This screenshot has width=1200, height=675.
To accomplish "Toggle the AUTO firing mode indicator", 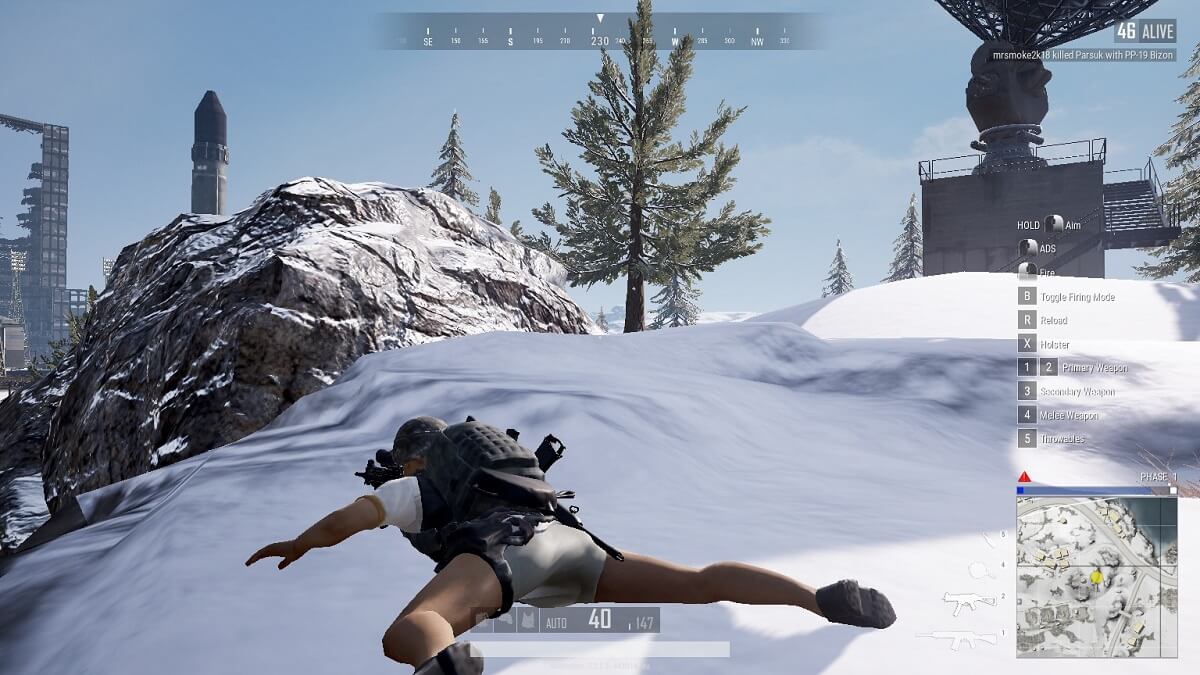I will coord(554,621).
